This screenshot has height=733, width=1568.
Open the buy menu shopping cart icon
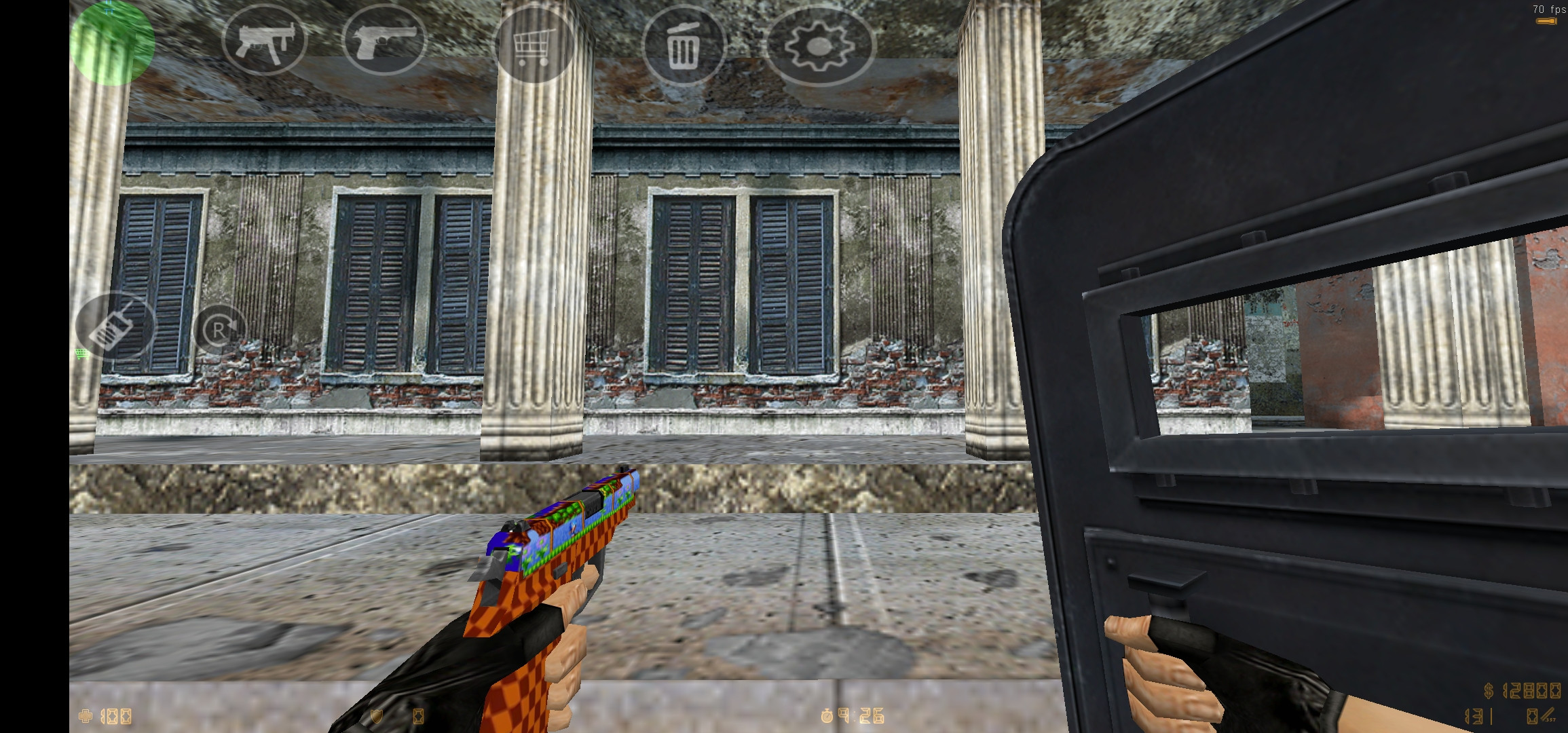point(534,45)
